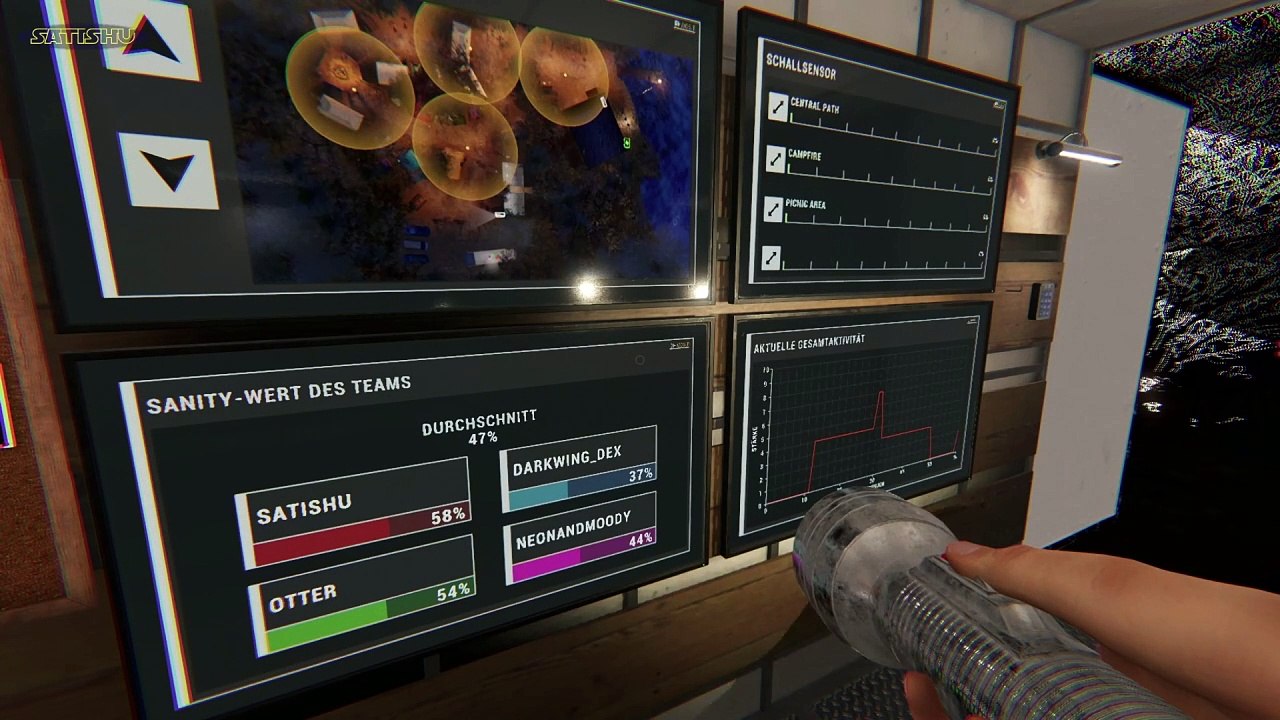Click the up arrow floor button
The height and width of the screenshot is (720, 1280).
[151, 40]
